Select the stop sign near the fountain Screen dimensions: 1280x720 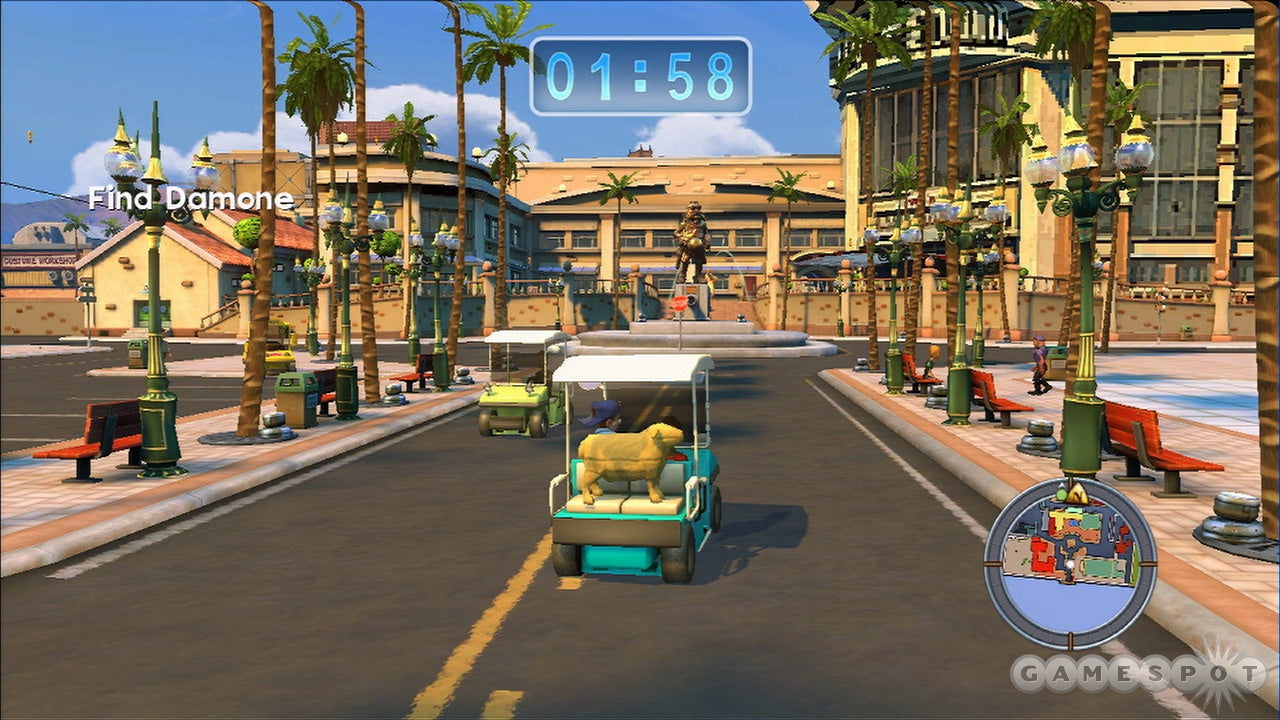pyautogui.click(x=683, y=305)
